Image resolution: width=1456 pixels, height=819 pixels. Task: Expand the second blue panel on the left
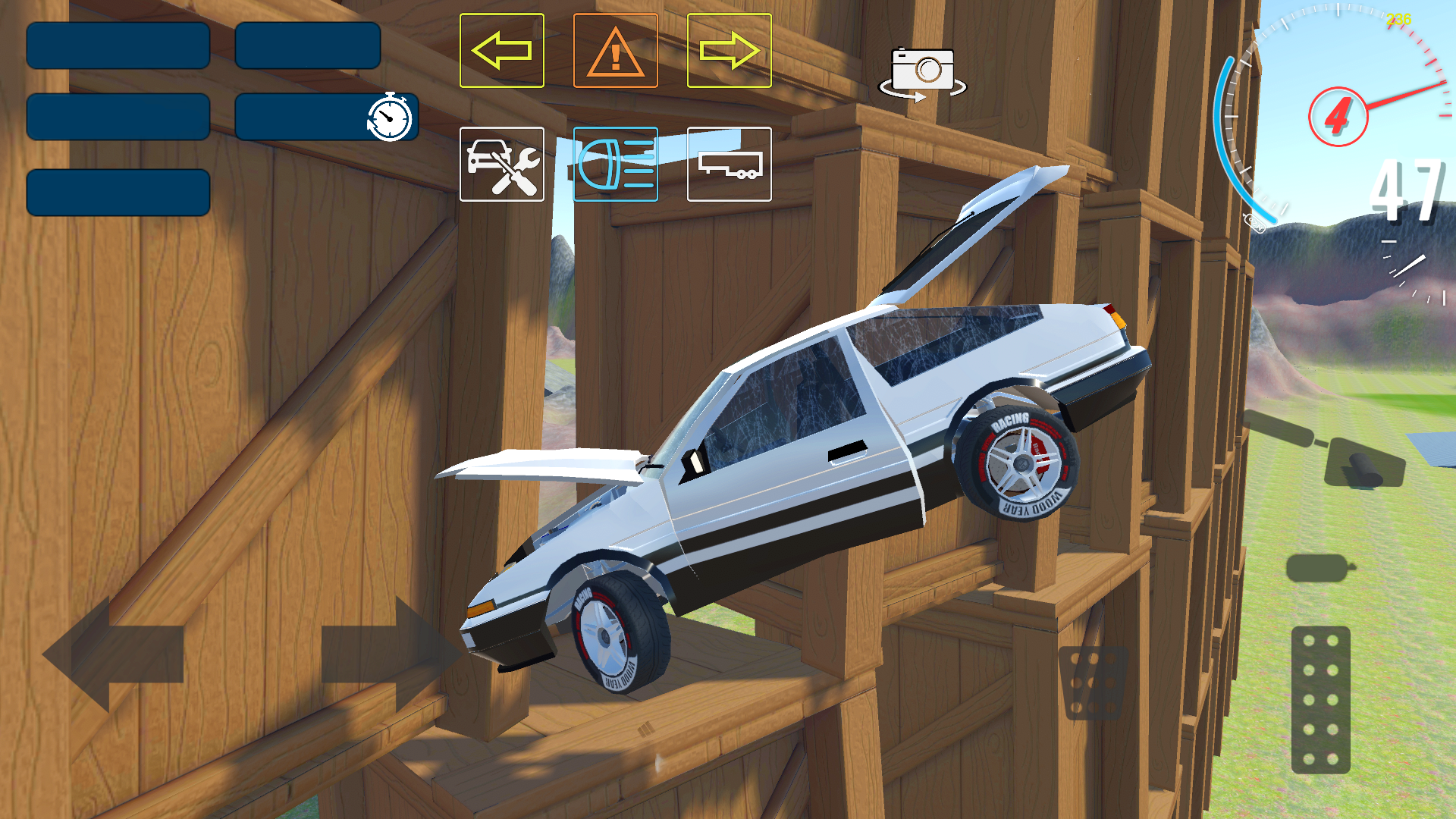118,118
